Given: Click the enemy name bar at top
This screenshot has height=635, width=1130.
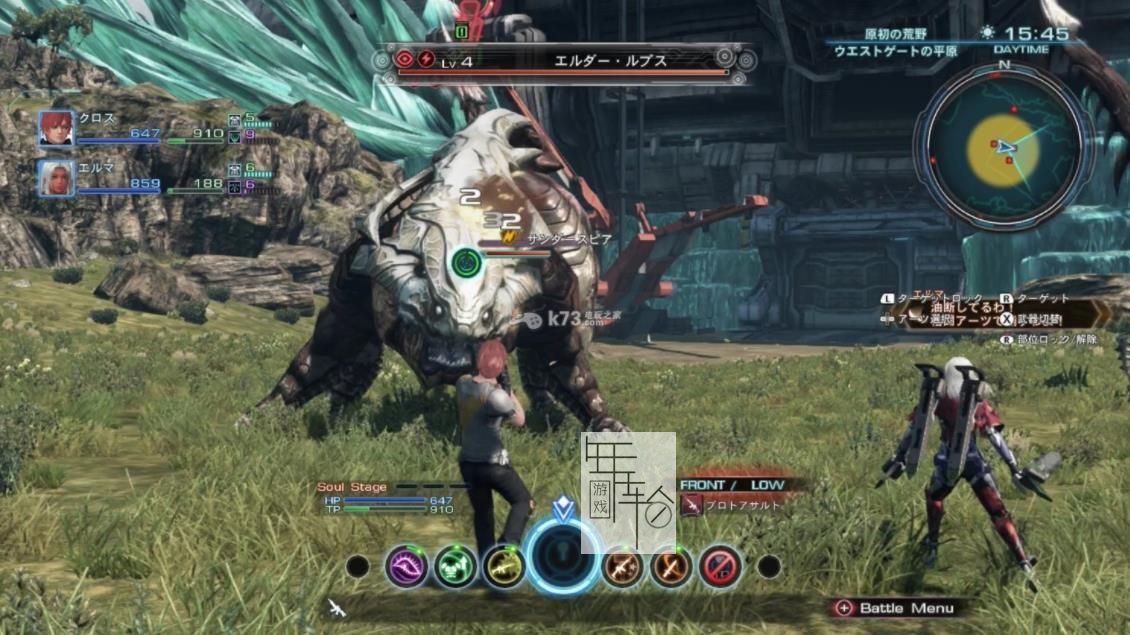Looking at the screenshot, I should click(x=565, y=61).
